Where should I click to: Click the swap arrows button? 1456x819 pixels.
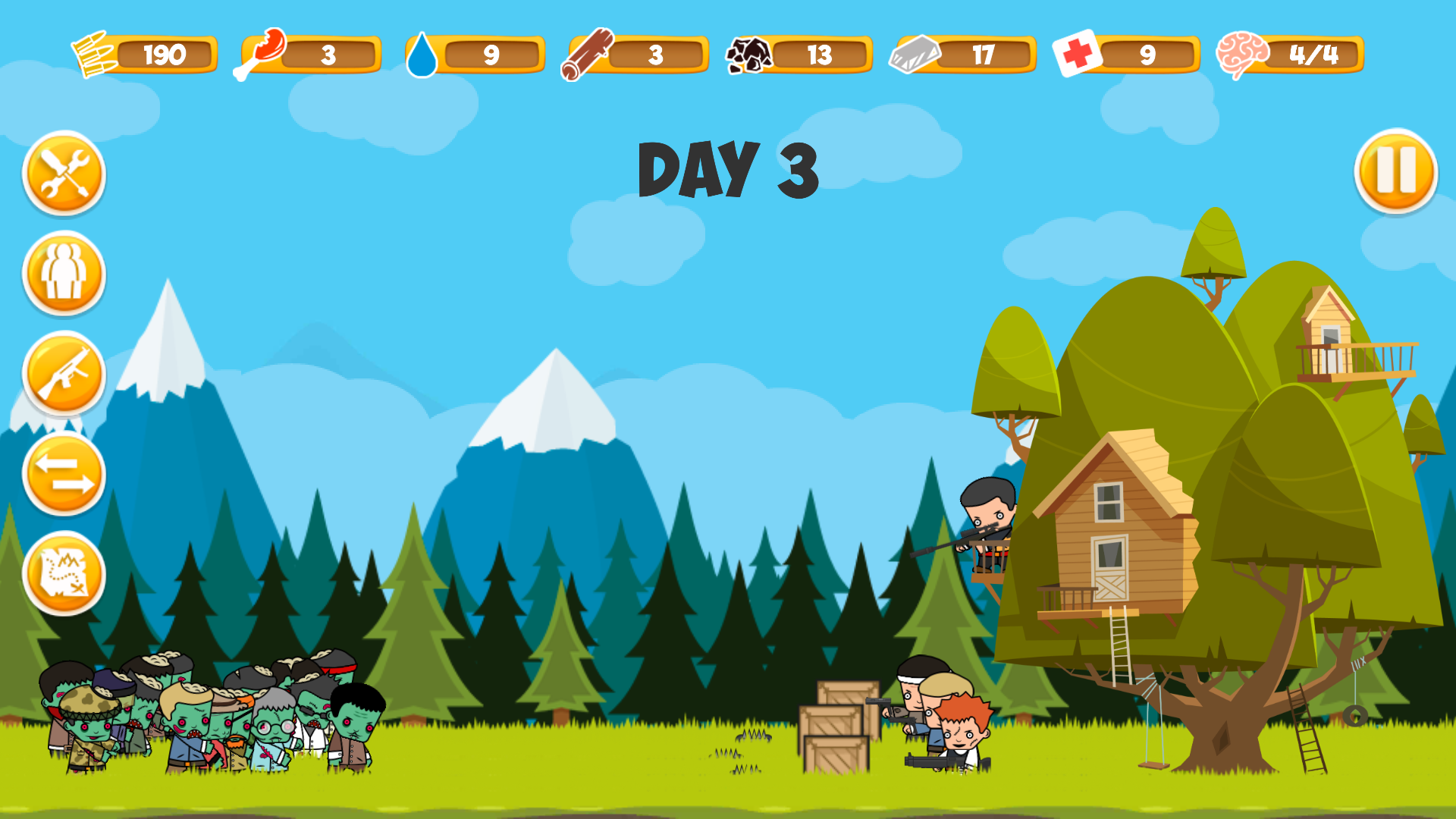[64, 474]
